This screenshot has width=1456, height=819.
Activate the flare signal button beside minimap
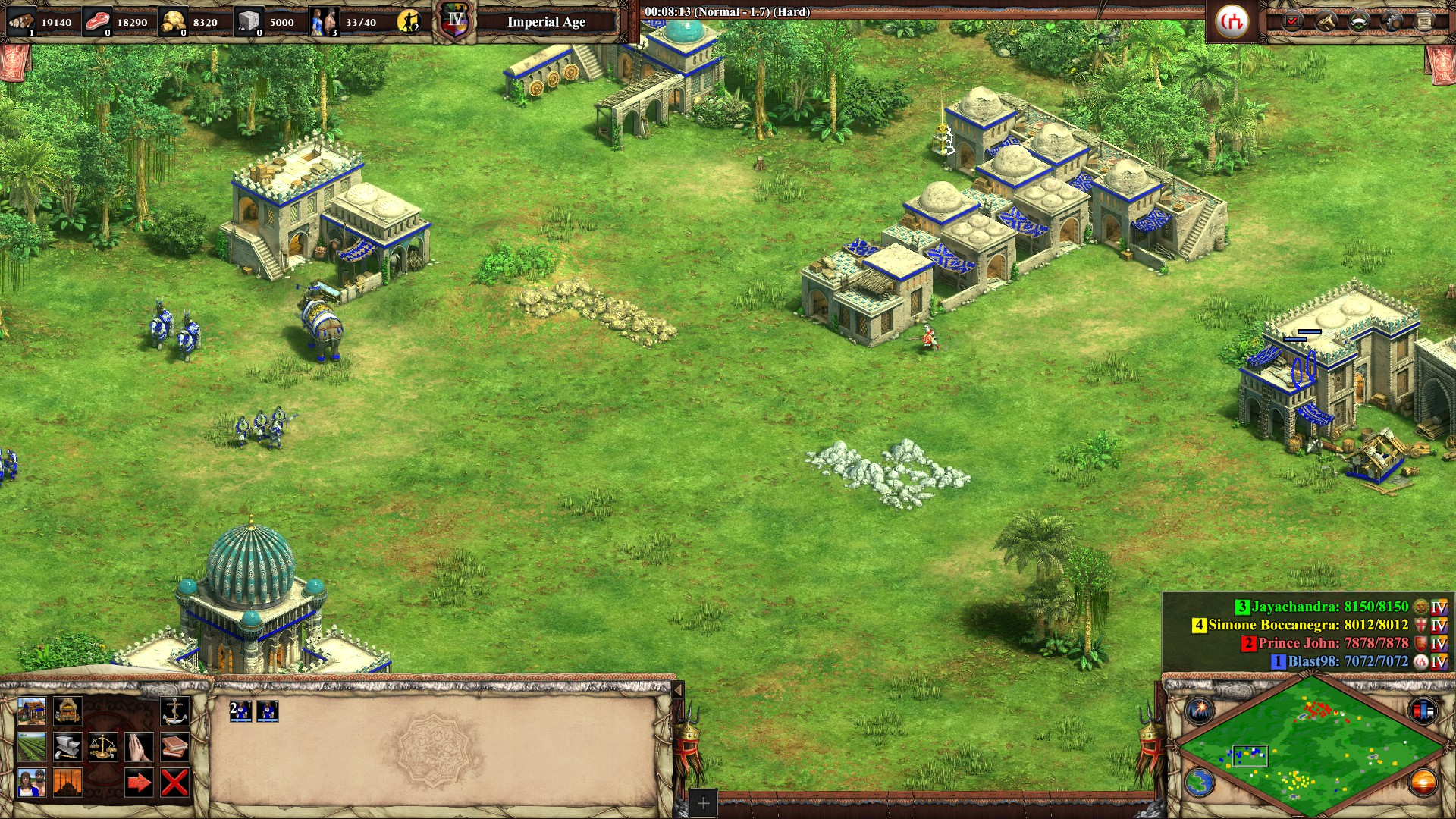tap(1200, 711)
